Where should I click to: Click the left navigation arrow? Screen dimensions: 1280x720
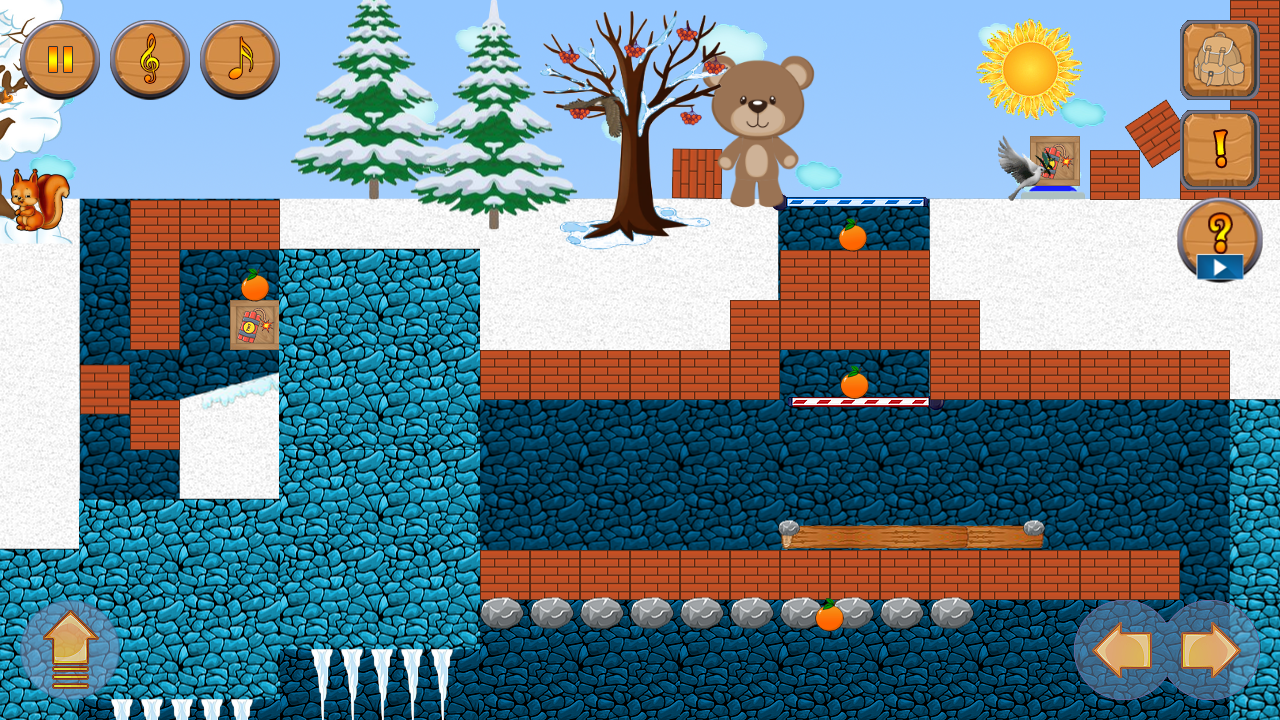(1123, 650)
